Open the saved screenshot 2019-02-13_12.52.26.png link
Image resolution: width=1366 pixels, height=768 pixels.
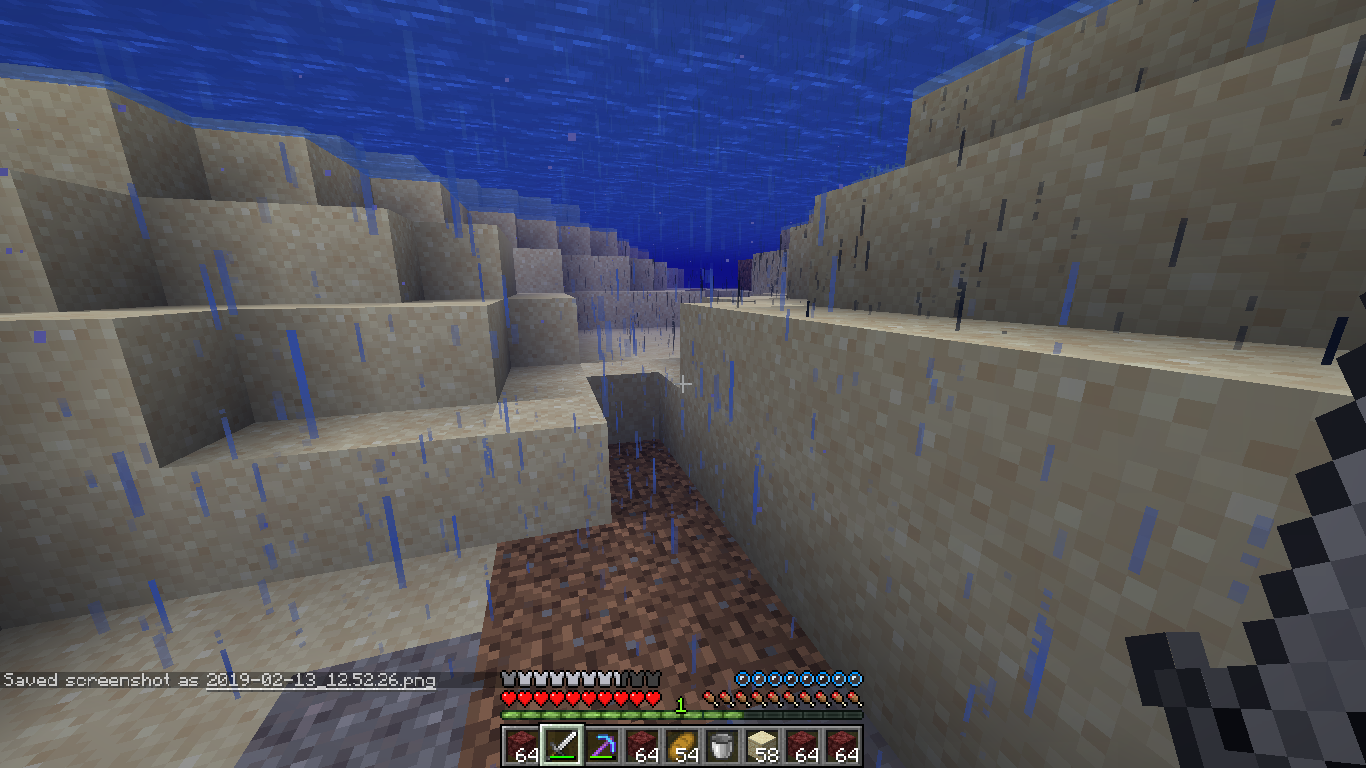click(321, 680)
